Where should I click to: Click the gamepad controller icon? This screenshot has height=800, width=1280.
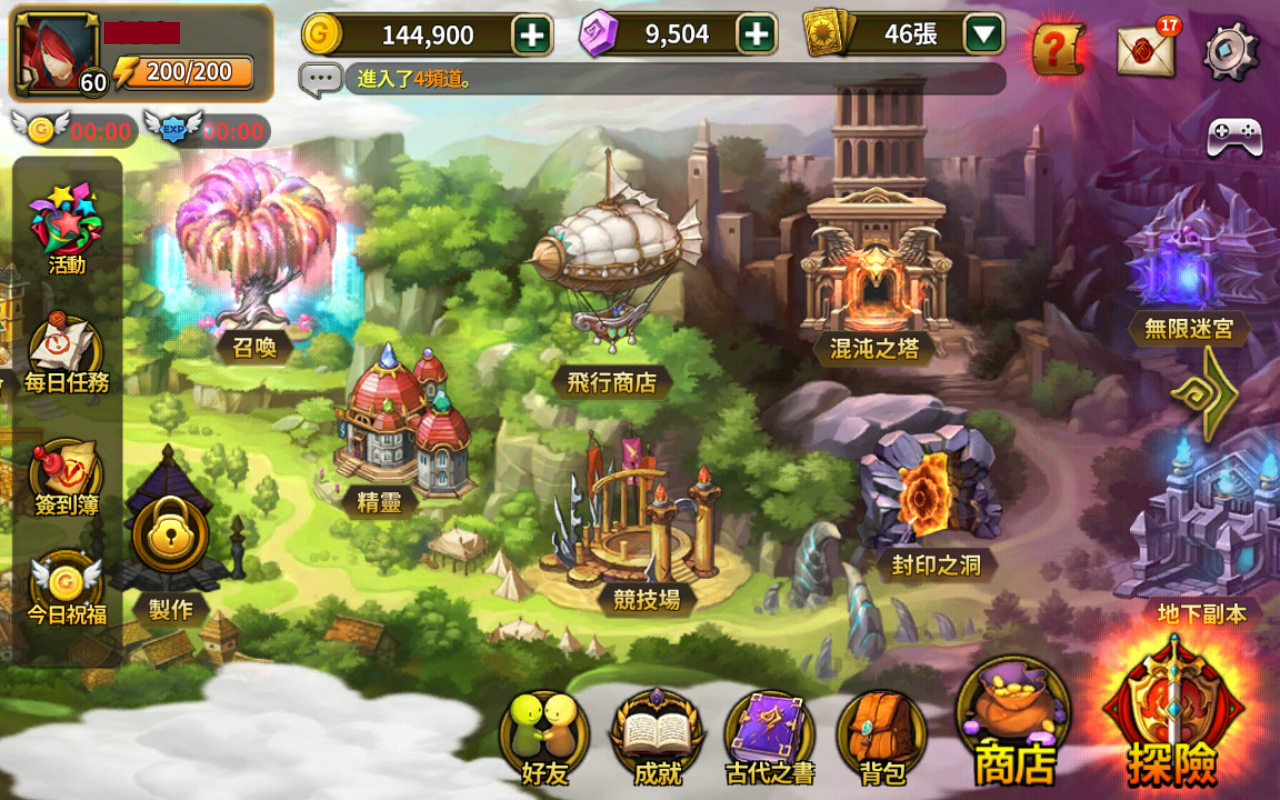pyautogui.click(x=1234, y=137)
